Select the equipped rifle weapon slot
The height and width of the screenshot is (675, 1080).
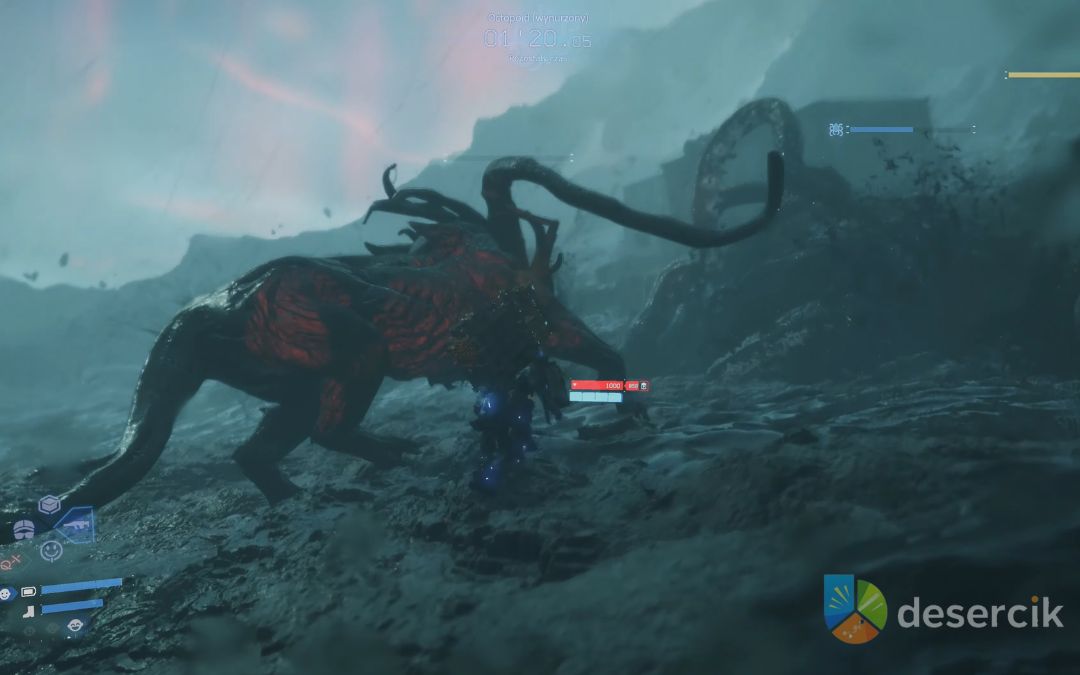(x=77, y=522)
